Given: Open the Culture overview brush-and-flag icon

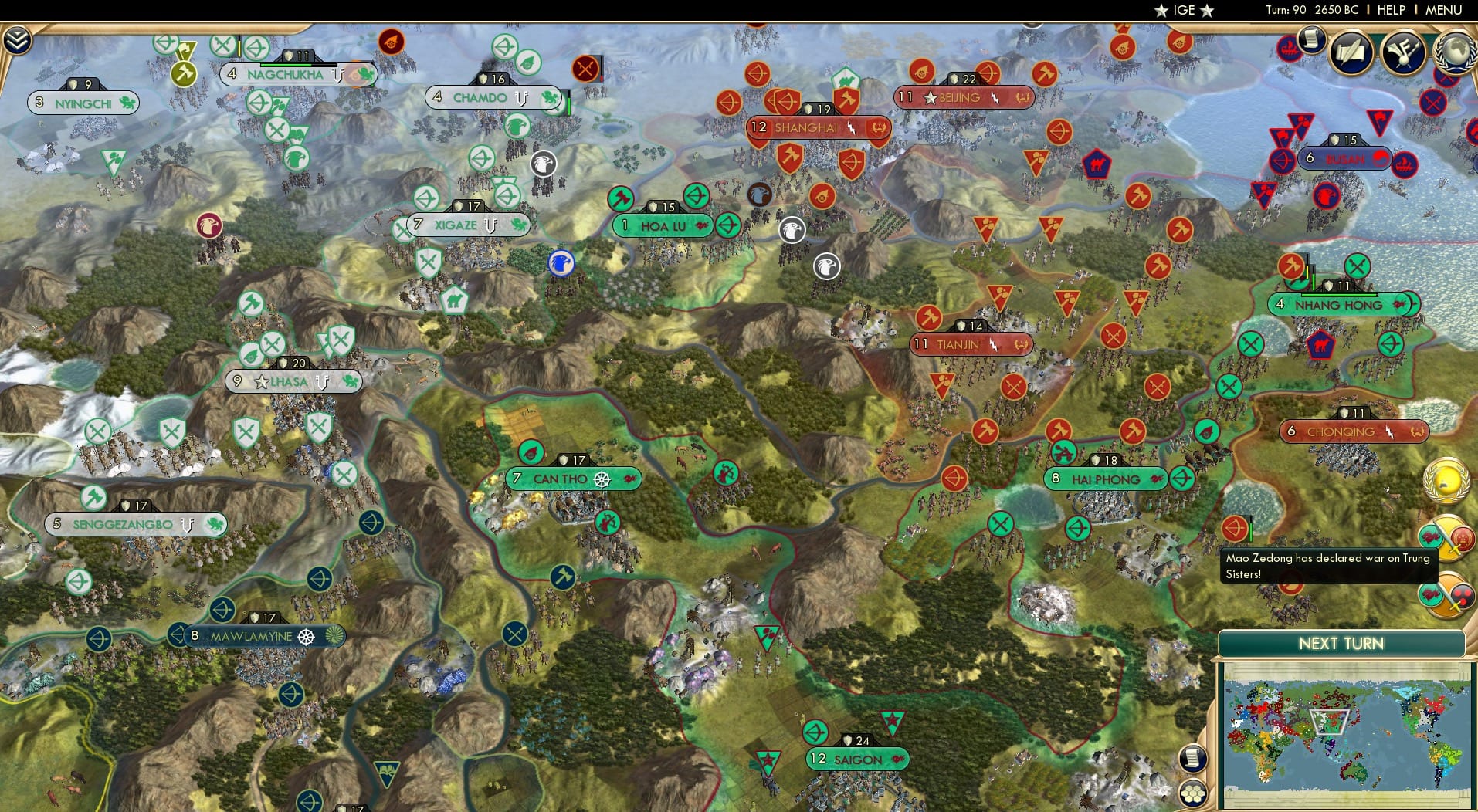Looking at the screenshot, I should point(1402,50).
